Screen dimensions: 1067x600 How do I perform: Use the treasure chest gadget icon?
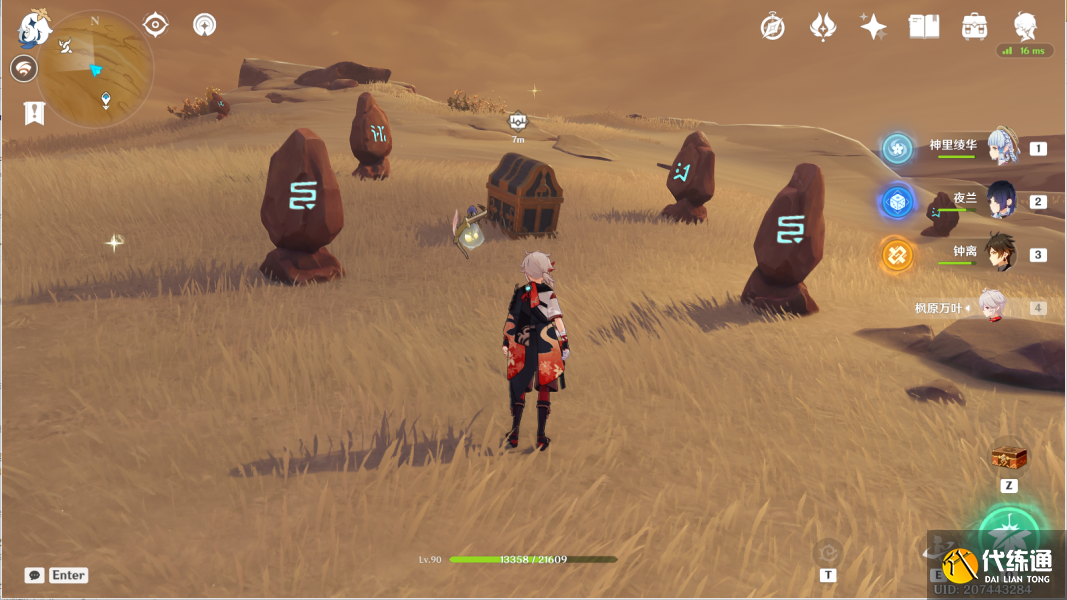[x=1009, y=458]
